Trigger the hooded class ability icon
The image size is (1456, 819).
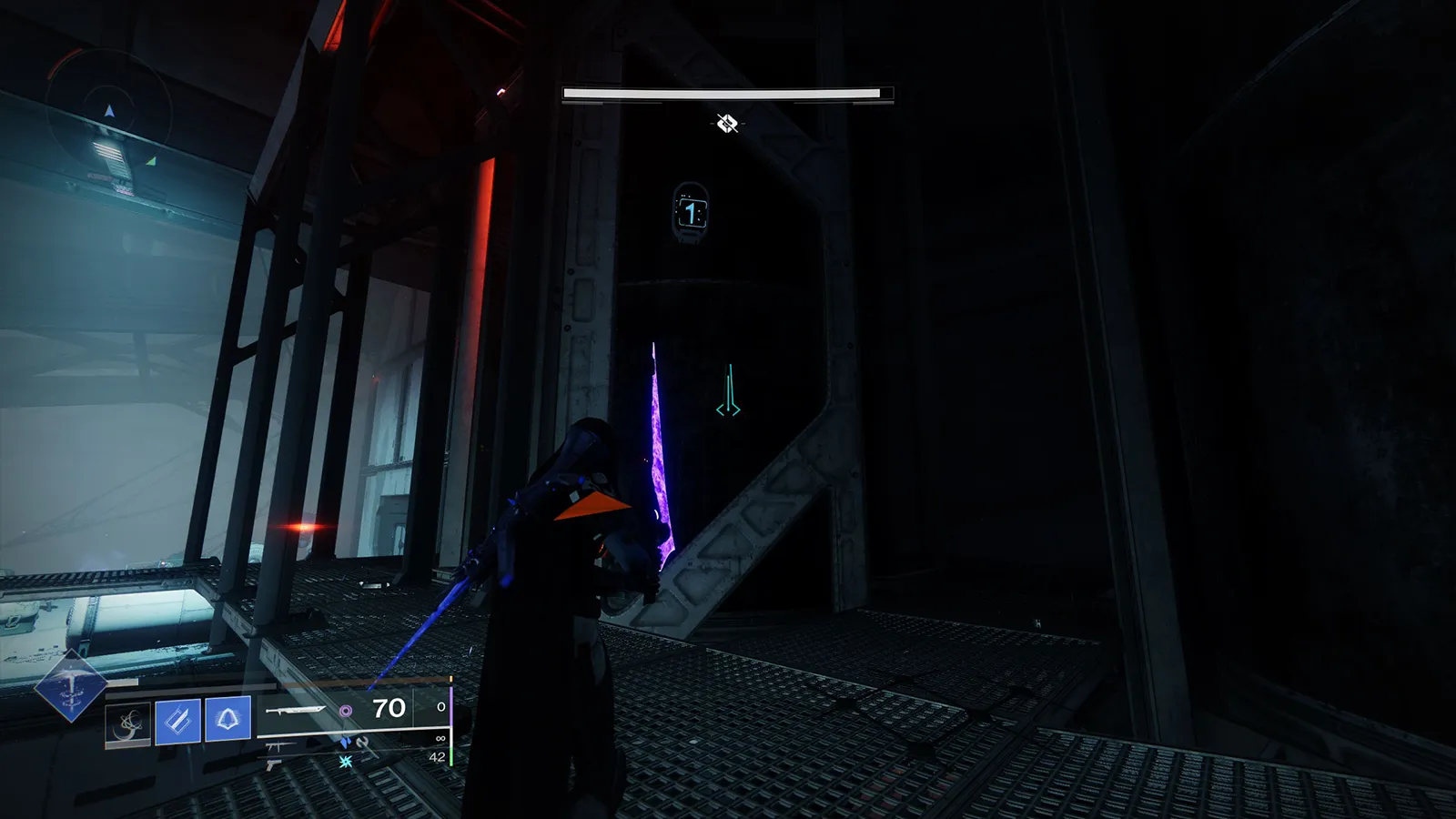tap(227, 721)
